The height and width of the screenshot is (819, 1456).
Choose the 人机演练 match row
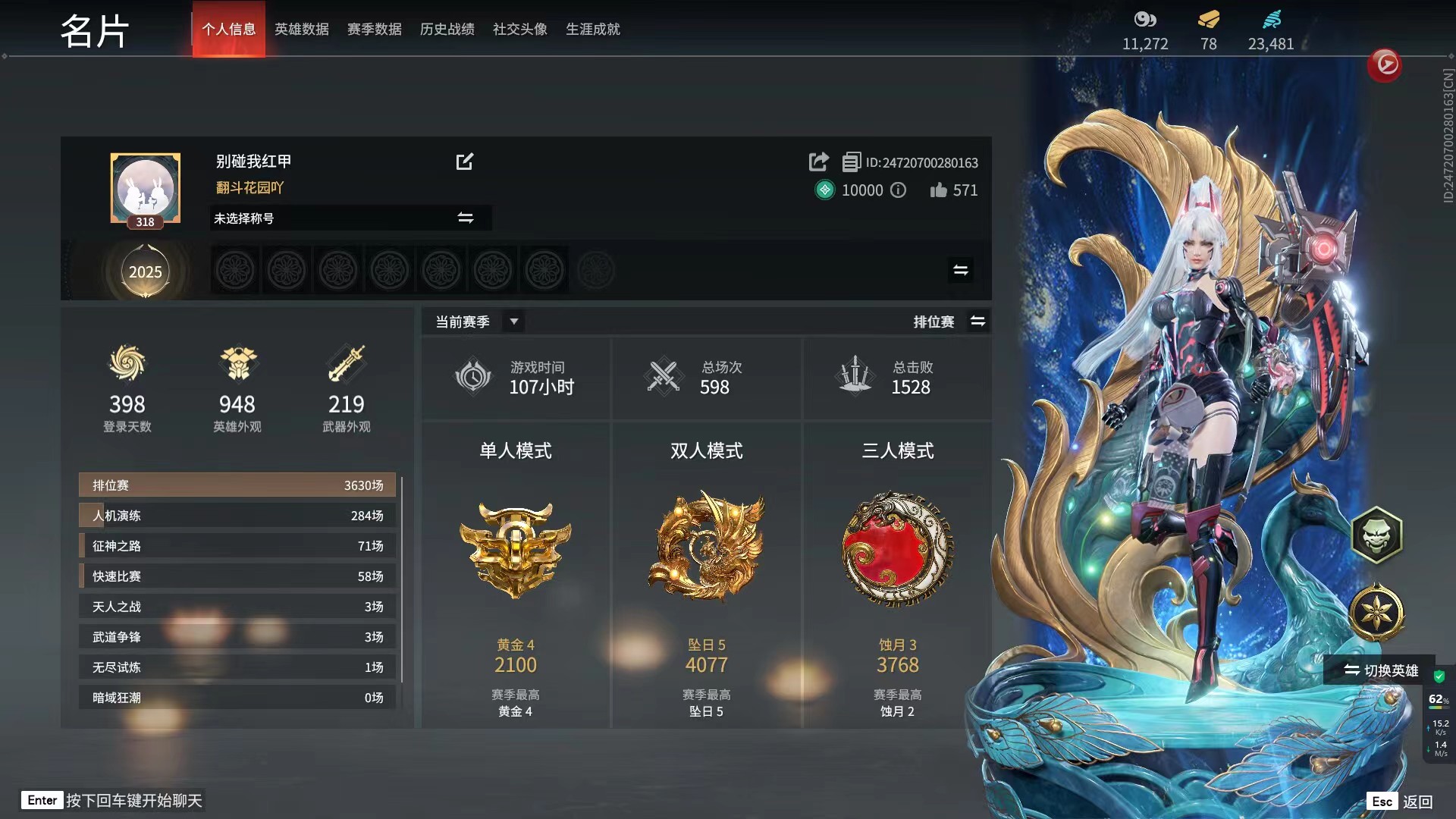coord(237,516)
